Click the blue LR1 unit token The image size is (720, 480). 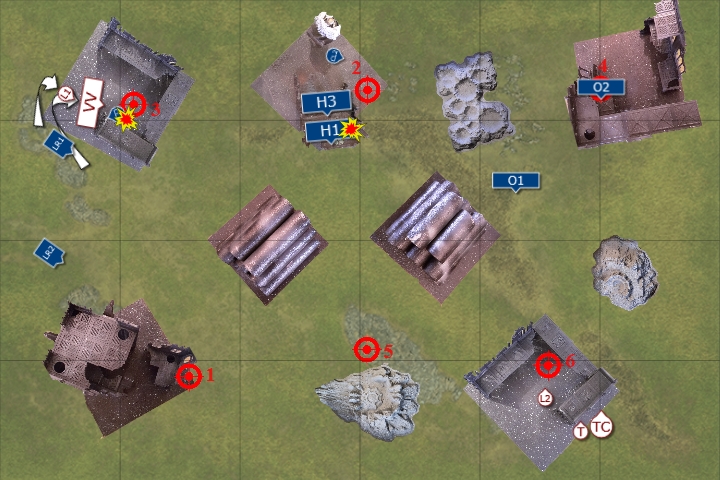point(58,145)
